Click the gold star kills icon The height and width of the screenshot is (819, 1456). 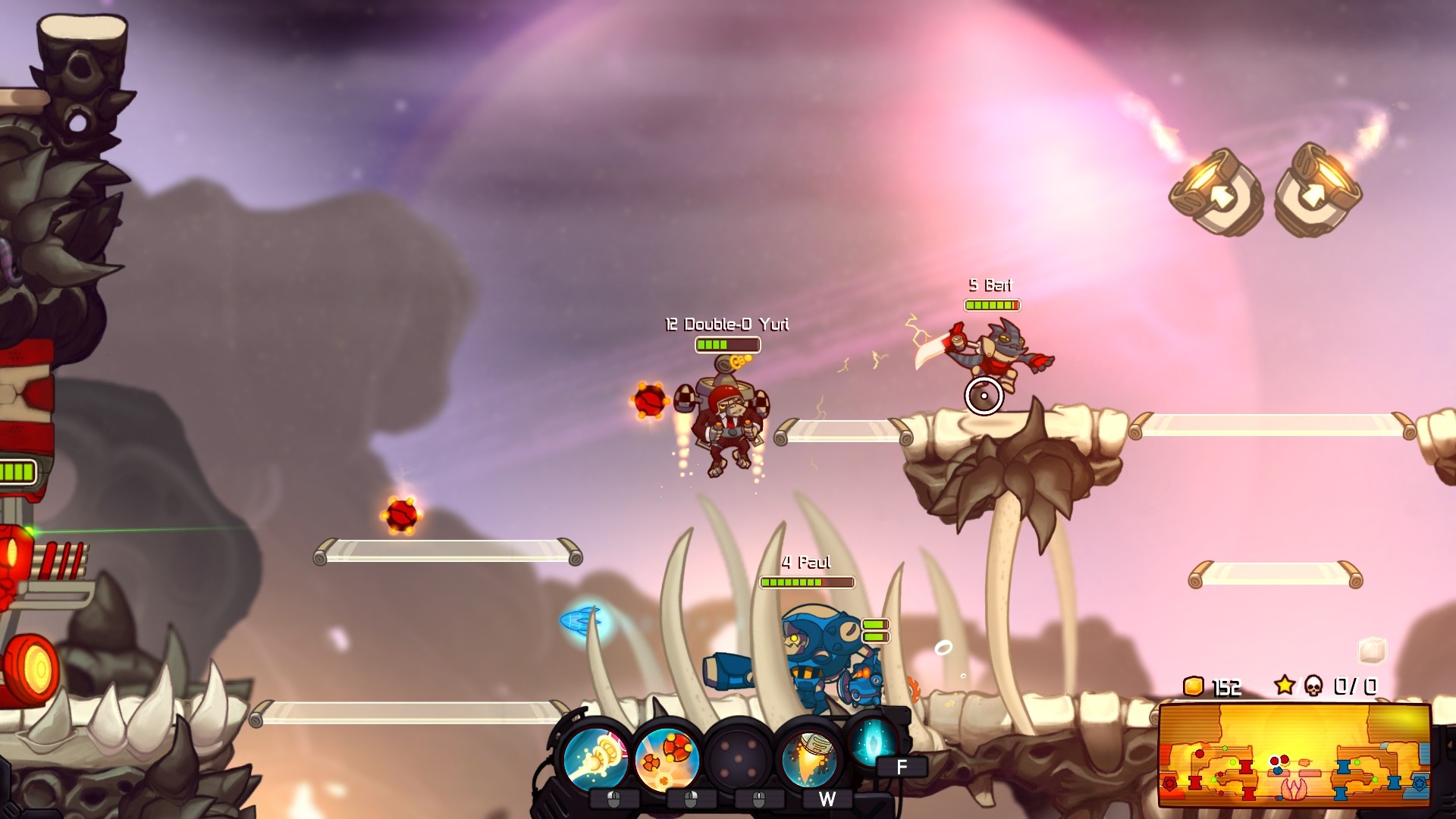(x=1285, y=684)
